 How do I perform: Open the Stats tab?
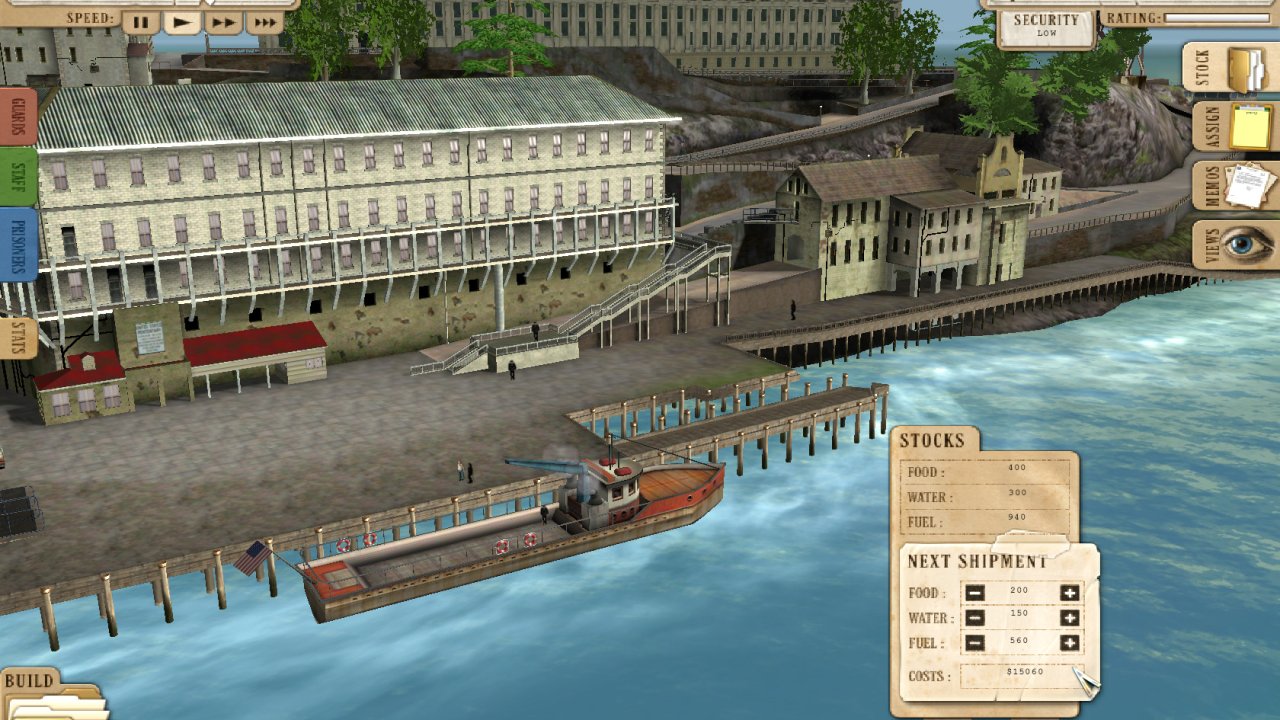coord(19,338)
